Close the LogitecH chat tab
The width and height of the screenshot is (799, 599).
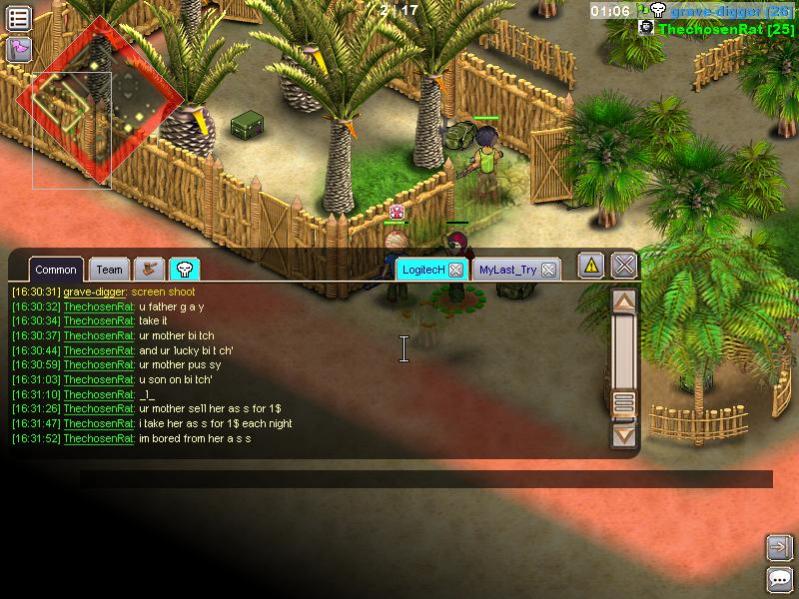[x=455, y=270]
